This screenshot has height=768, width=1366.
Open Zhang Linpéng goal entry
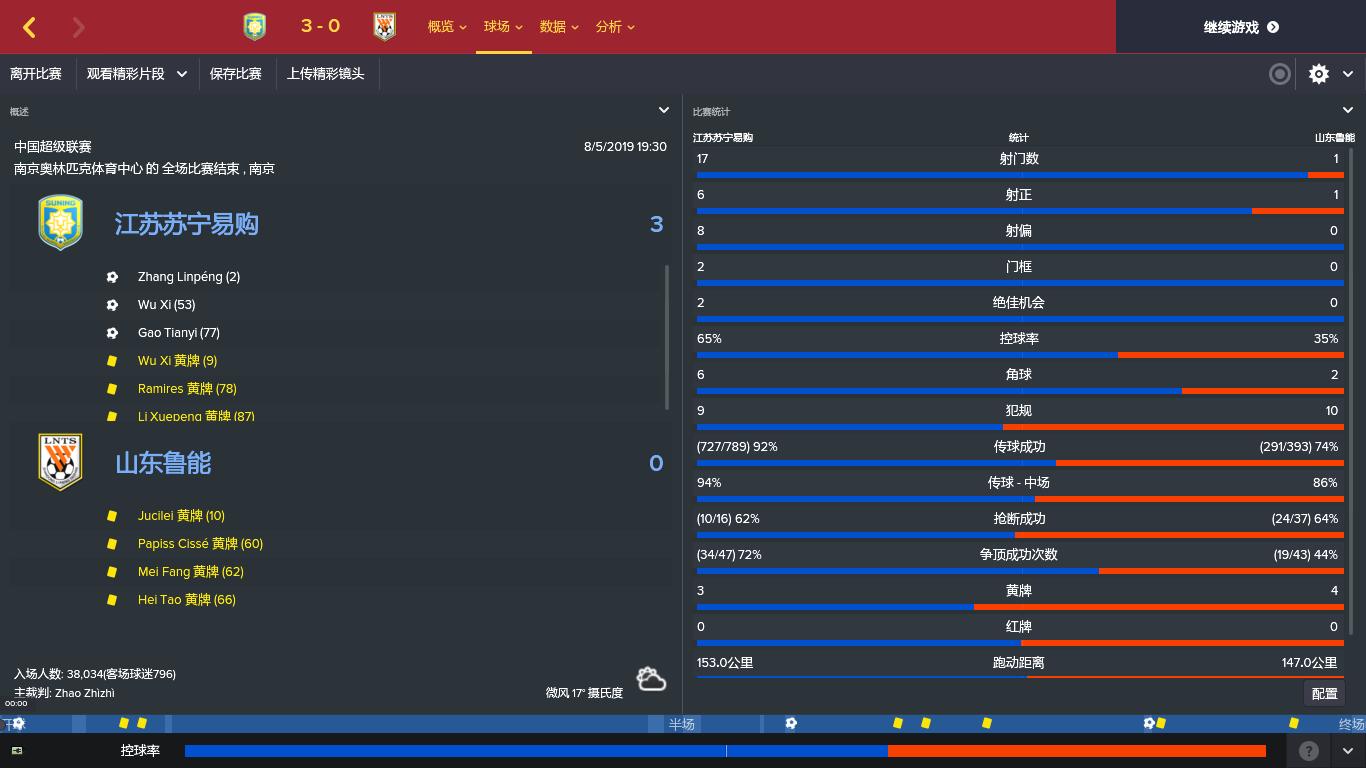tap(188, 277)
